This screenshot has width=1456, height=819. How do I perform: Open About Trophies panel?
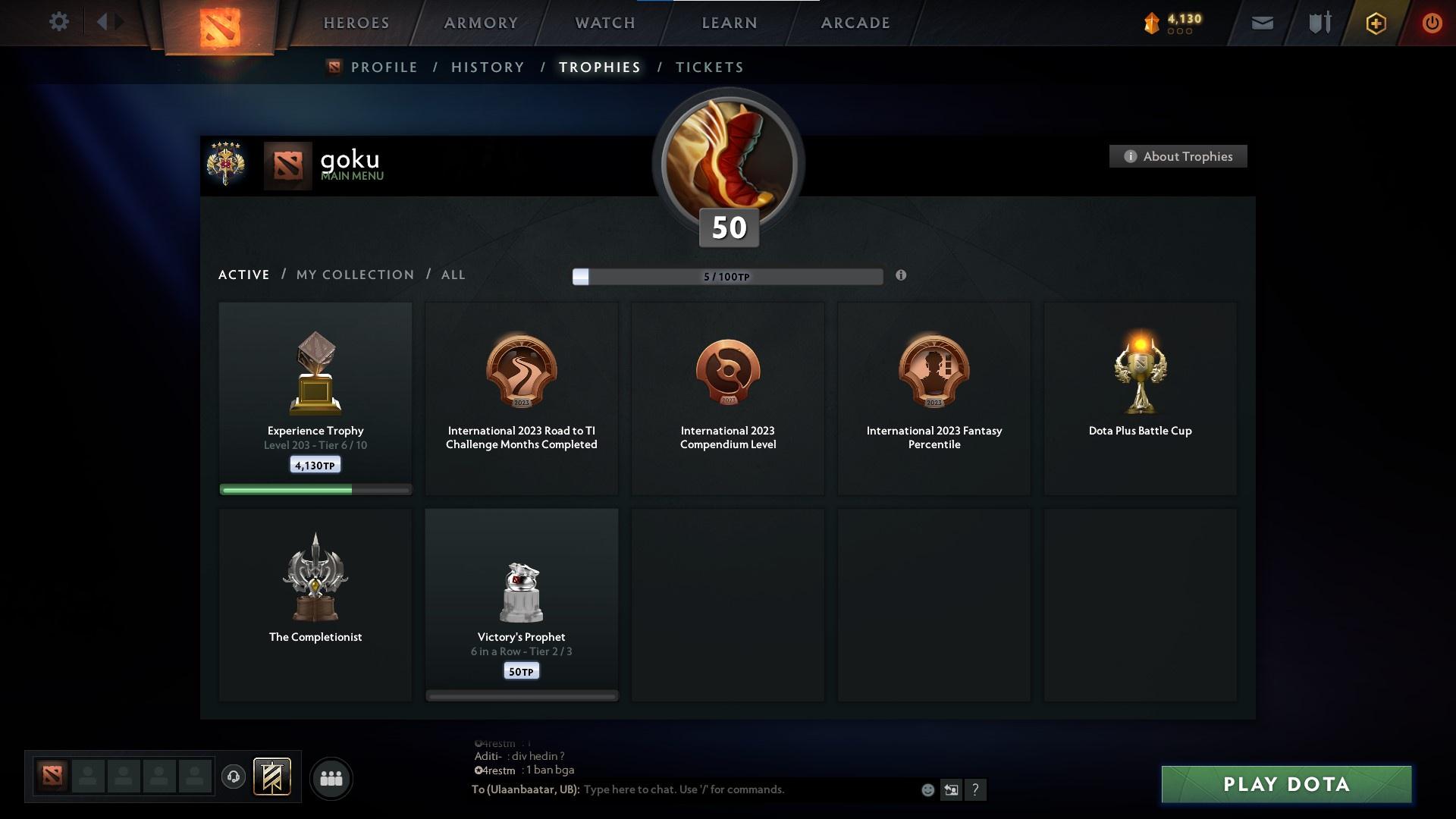(1178, 156)
